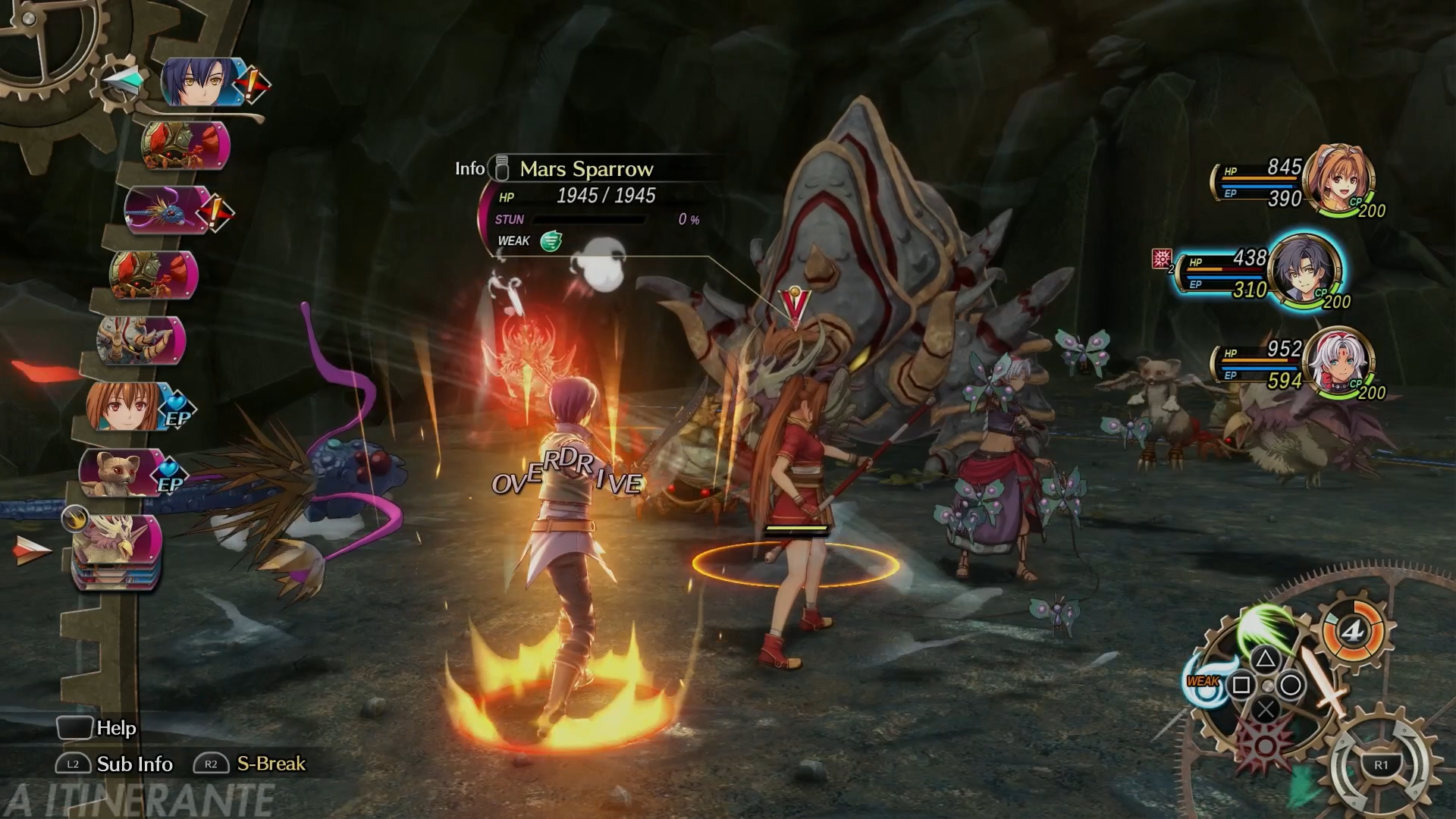Choose the brown-haired girl's turn order portrait

[126, 406]
